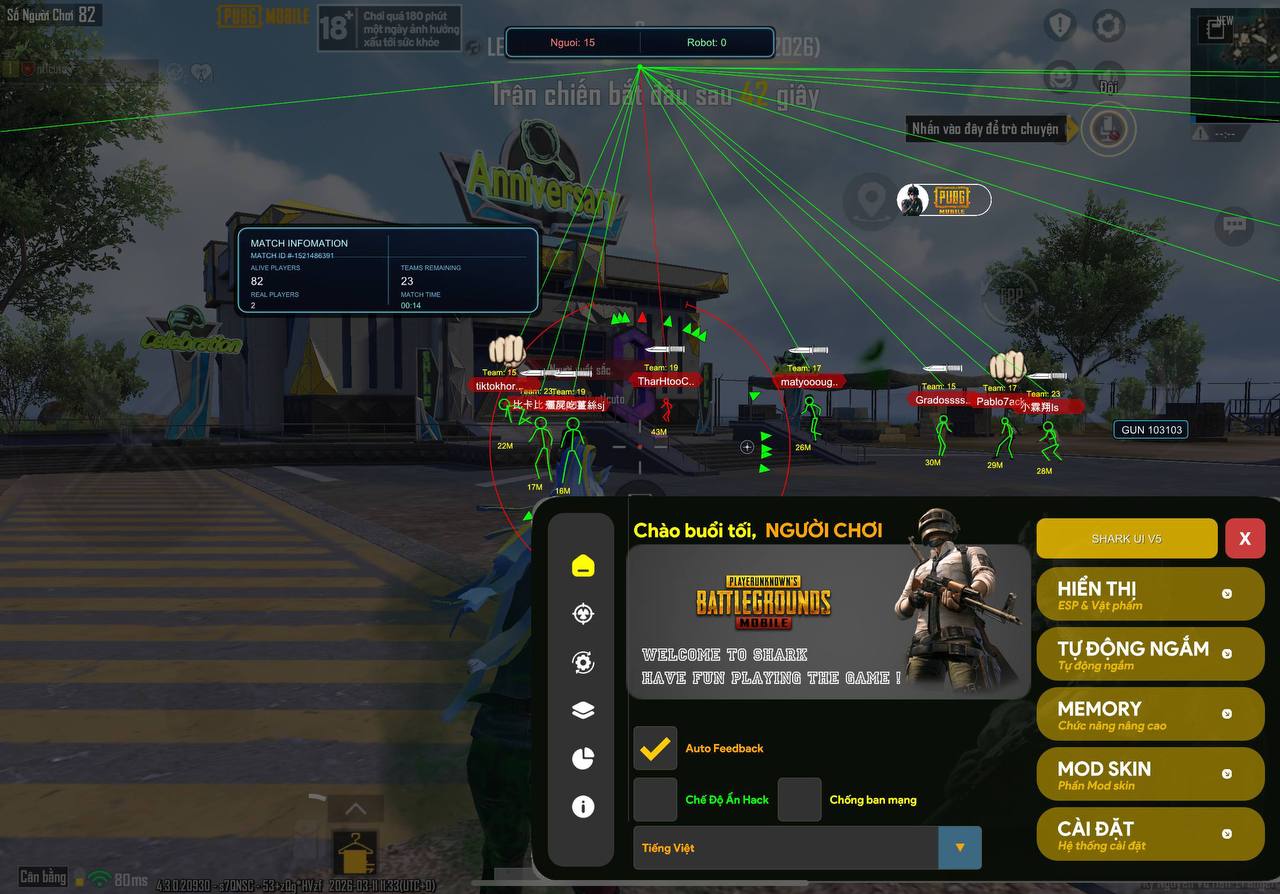This screenshot has width=1280, height=894.
Task: Click the SHARK UI V5 button
Action: [1126, 538]
